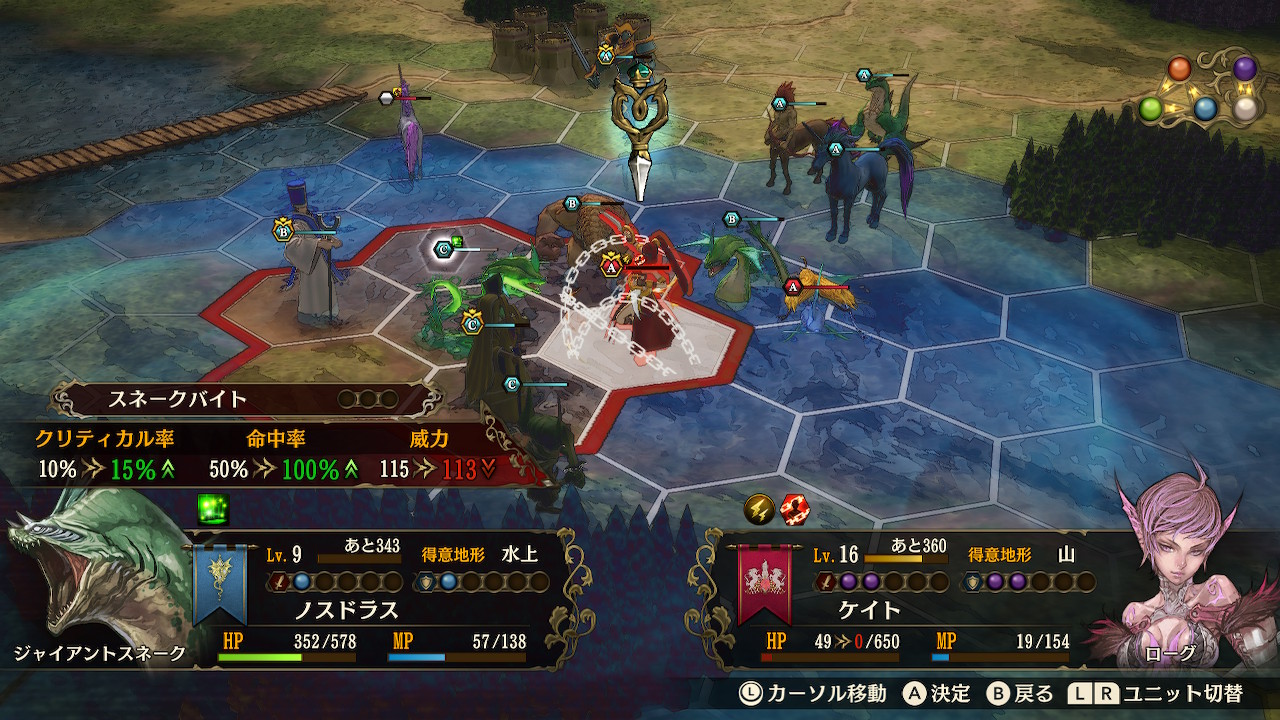Click ノスドラス's blue faction banner

tap(220, 583)
